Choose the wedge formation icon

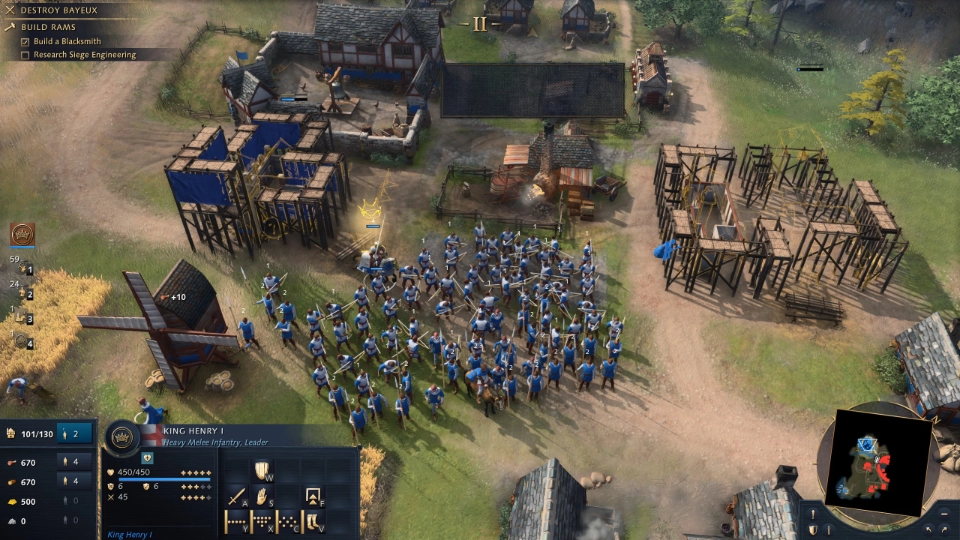click(263, 521)
